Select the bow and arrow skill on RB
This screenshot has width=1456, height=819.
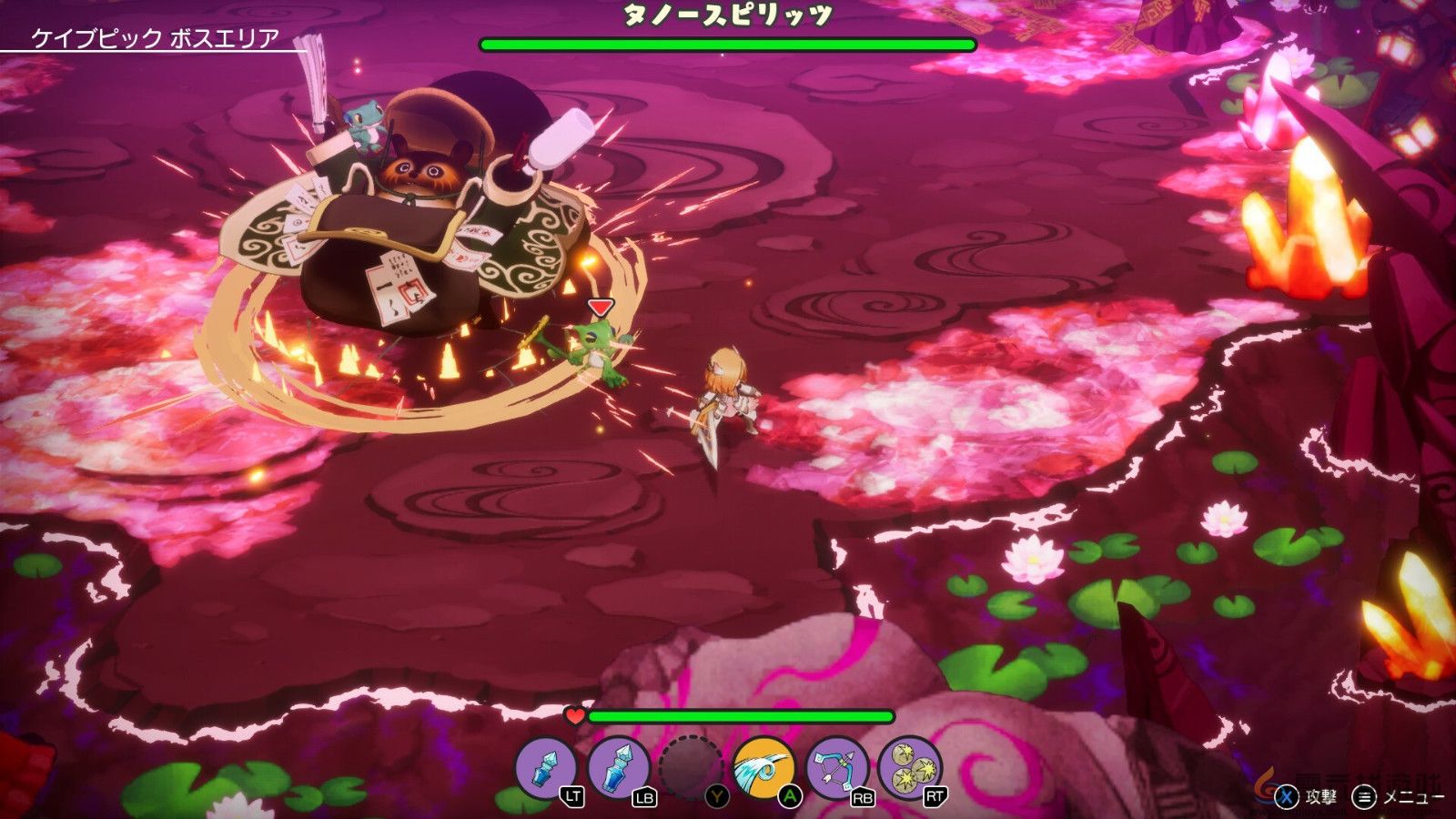[x=839, y=767]
